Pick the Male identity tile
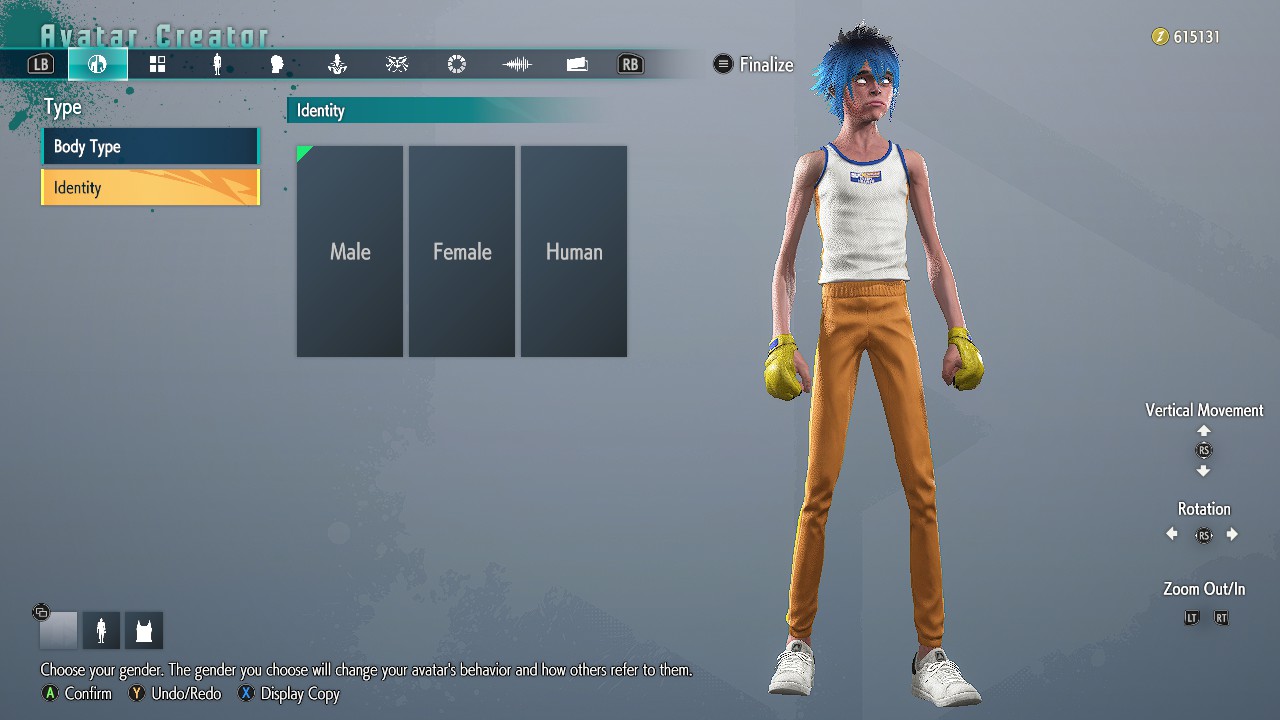The width and height of the screenshot is (1280, 720). (350, 252)
